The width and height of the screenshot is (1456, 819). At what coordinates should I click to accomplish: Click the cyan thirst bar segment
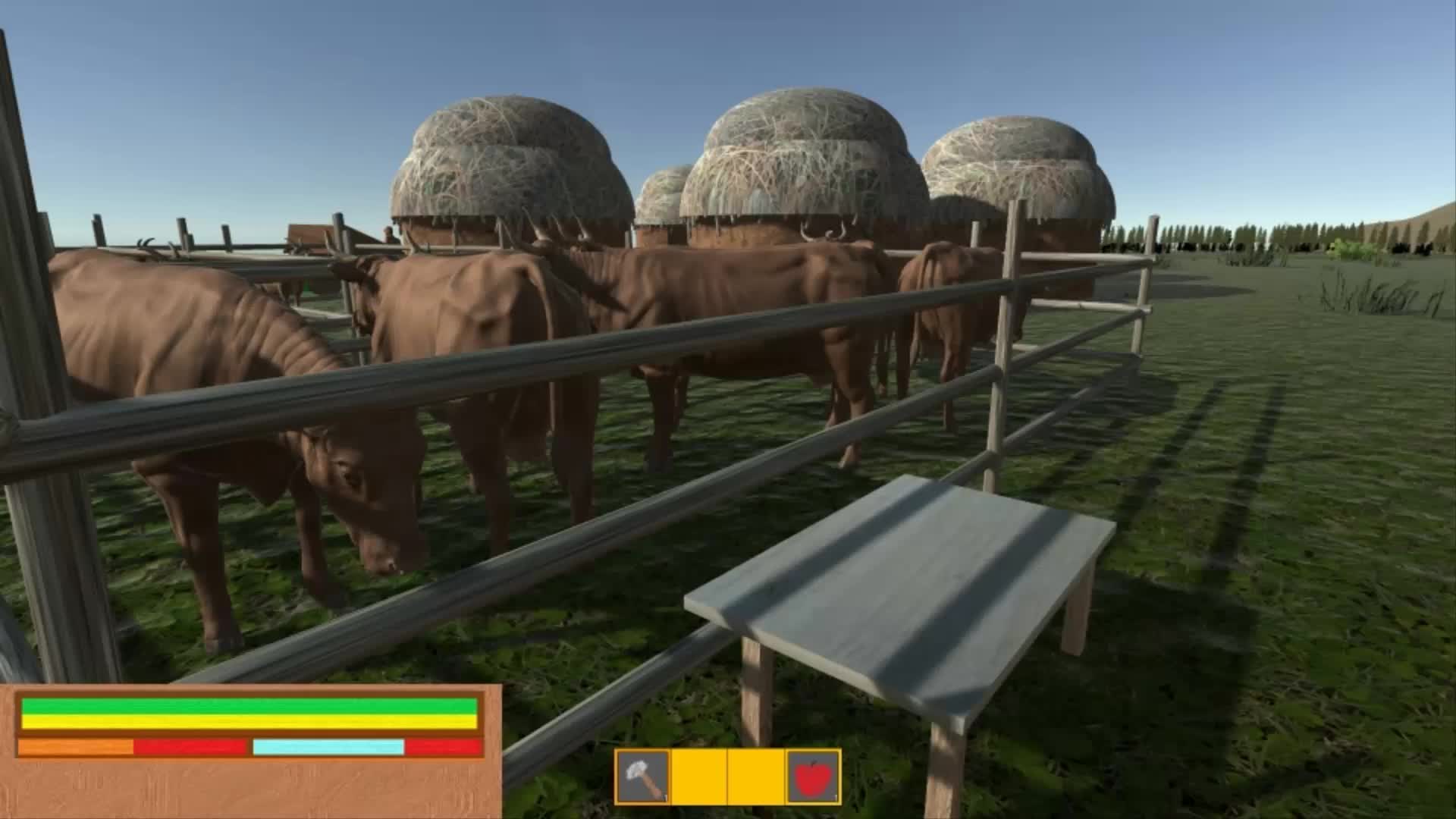326,747
